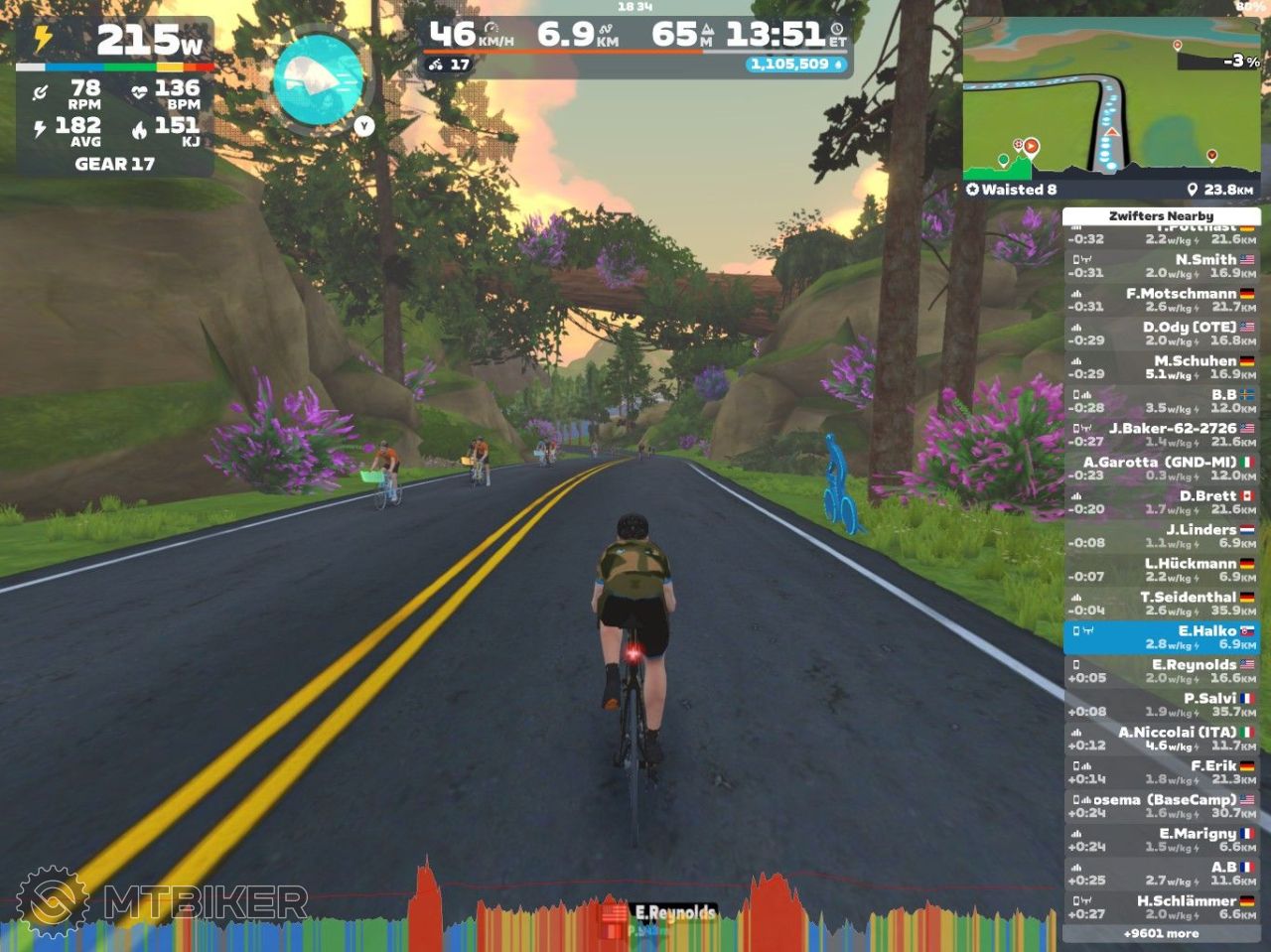Expand the "+9601 more" riders entry
Viewport: 1271px width, 952px height.
(x=1160, y=933)
